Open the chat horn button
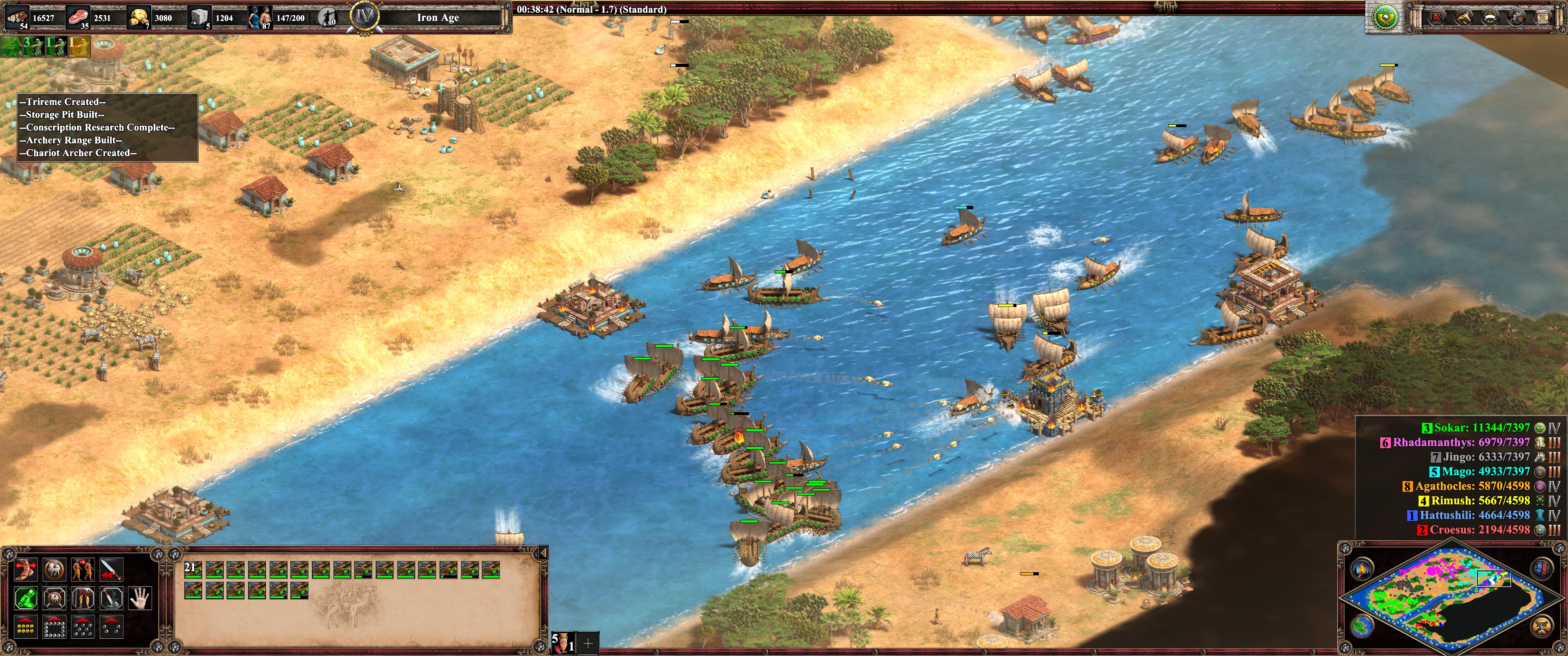Viewport: 1568px width, 656px height. (x=1464, y=17)
